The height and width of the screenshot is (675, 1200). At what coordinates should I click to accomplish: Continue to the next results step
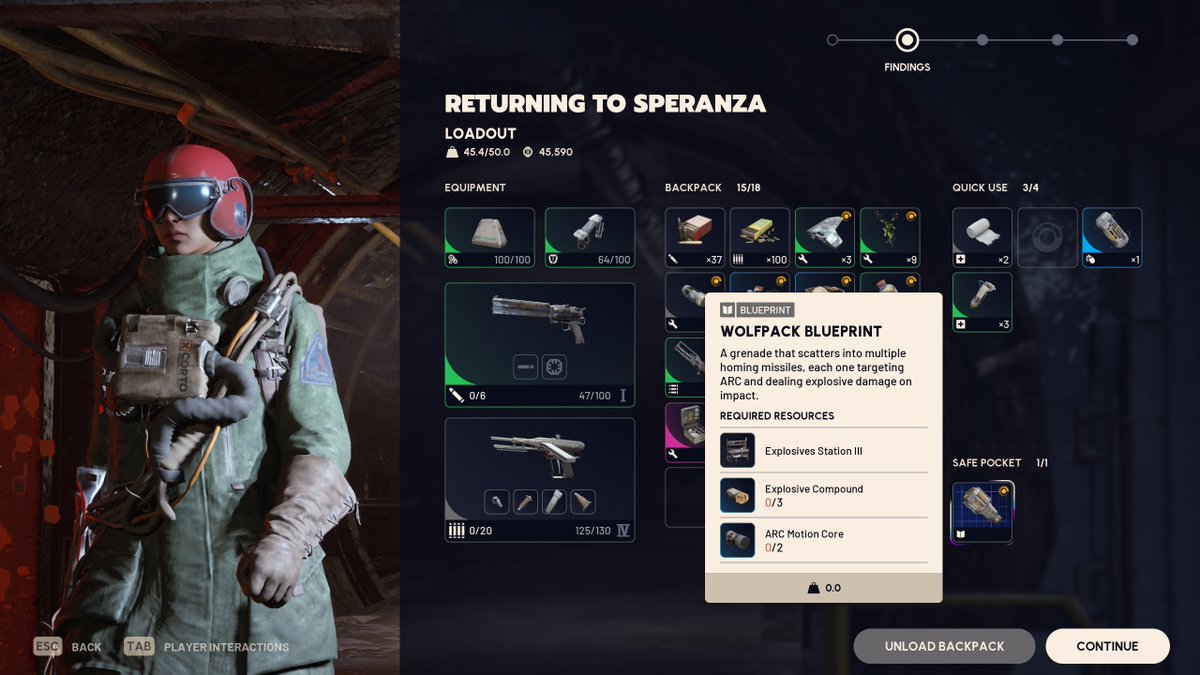(1107, 646)
